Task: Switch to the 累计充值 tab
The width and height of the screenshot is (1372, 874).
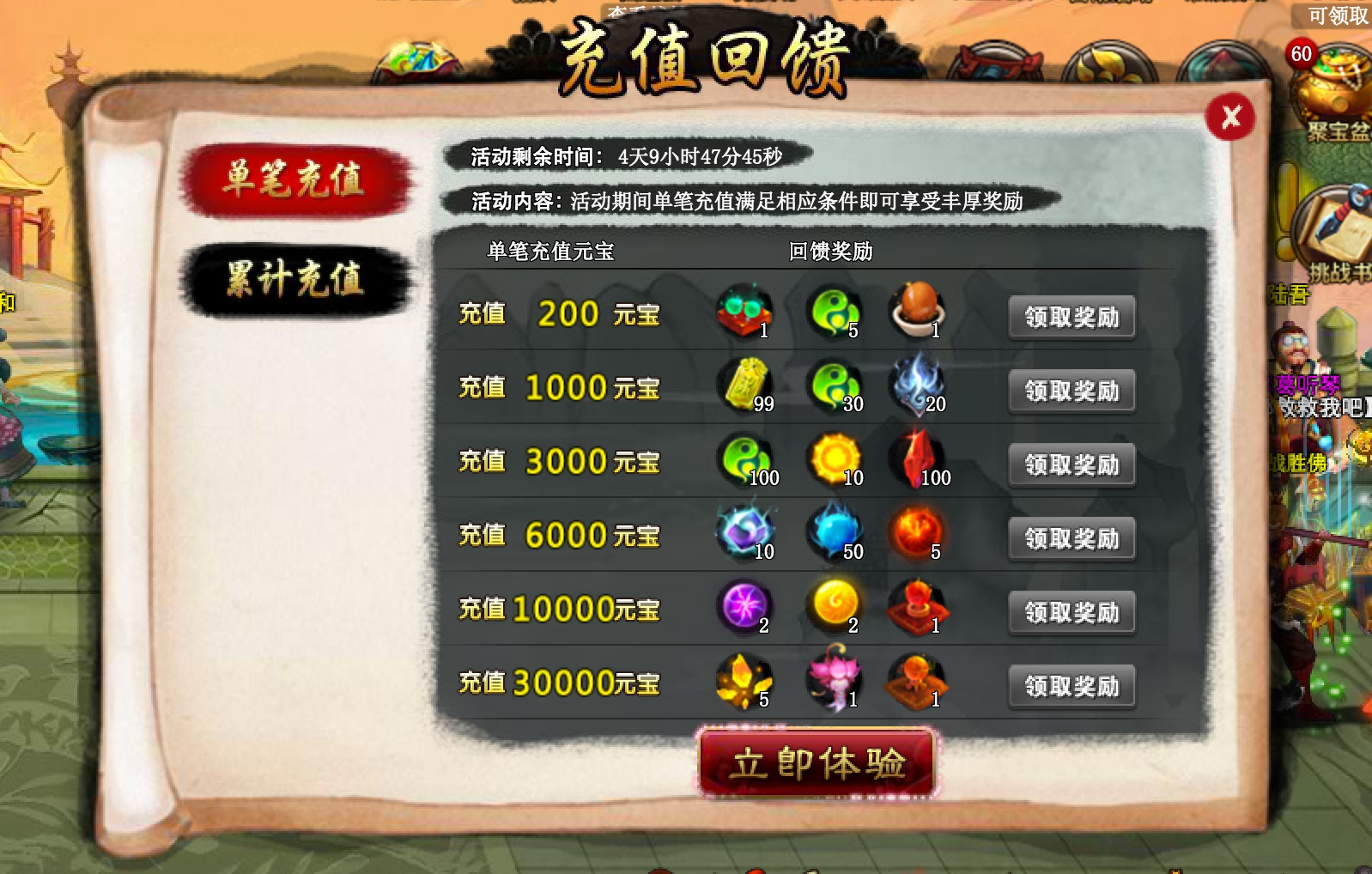Action: 300,275
